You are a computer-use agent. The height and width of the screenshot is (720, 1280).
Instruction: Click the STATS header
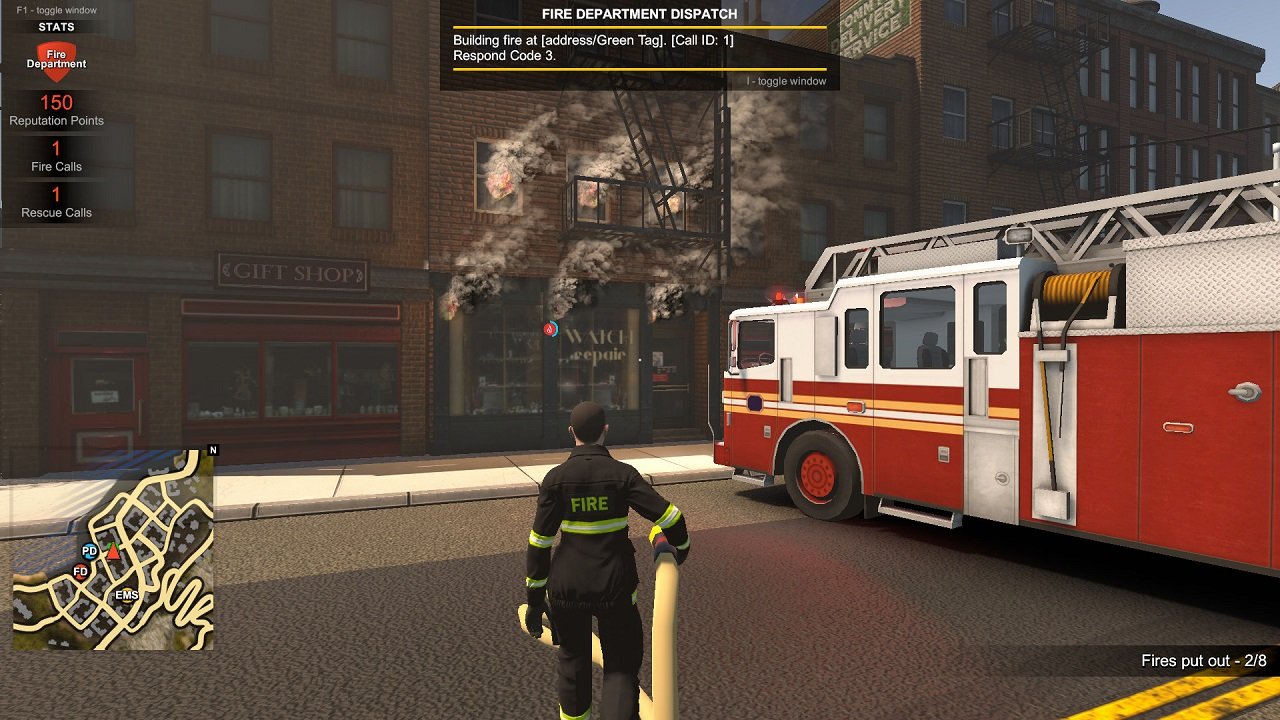tap(56, 26)
